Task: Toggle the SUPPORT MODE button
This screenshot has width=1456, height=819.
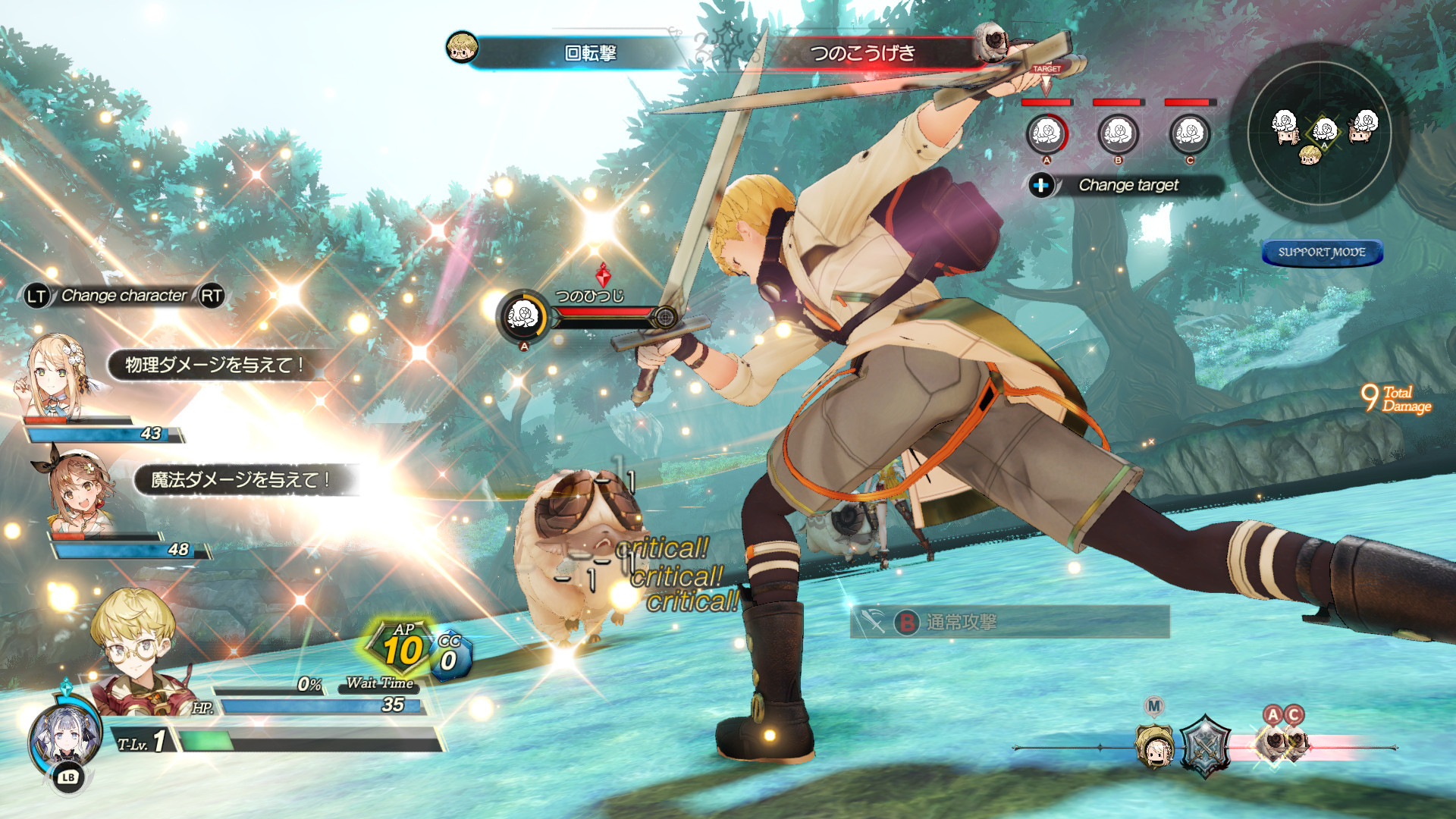Action: point(1322,253)
